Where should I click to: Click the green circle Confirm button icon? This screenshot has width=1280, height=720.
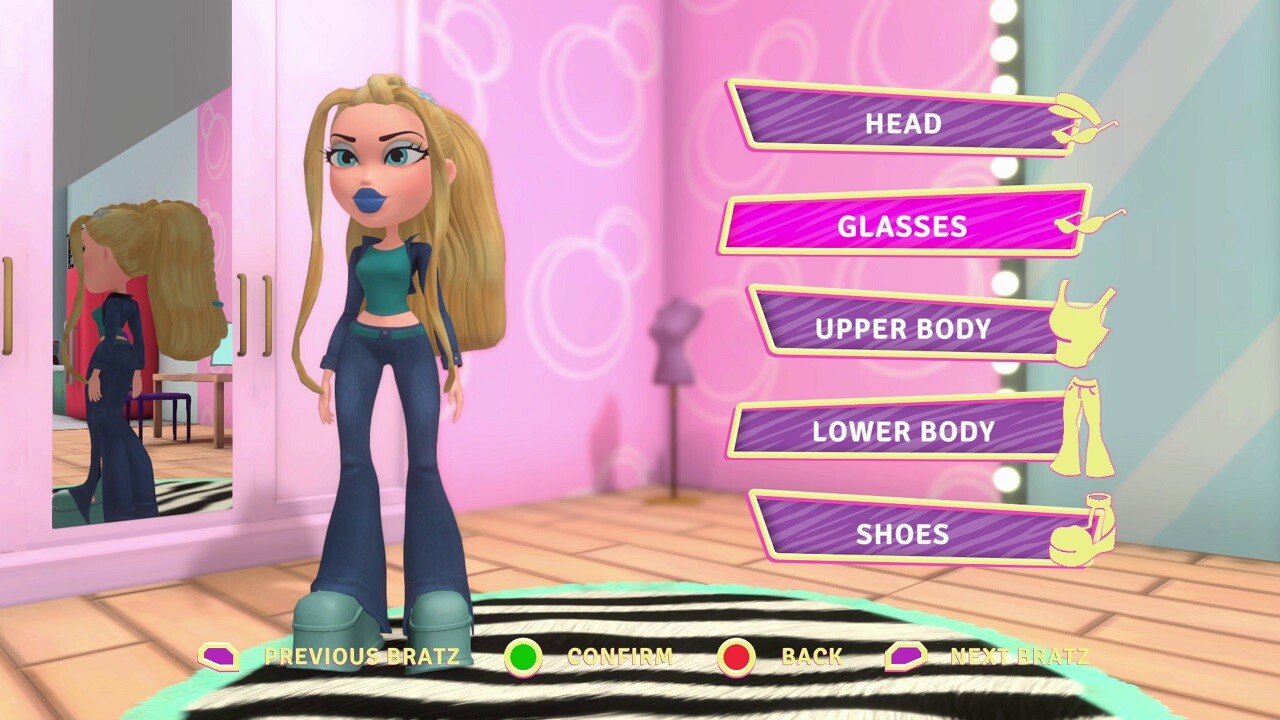tap(524, 656)
